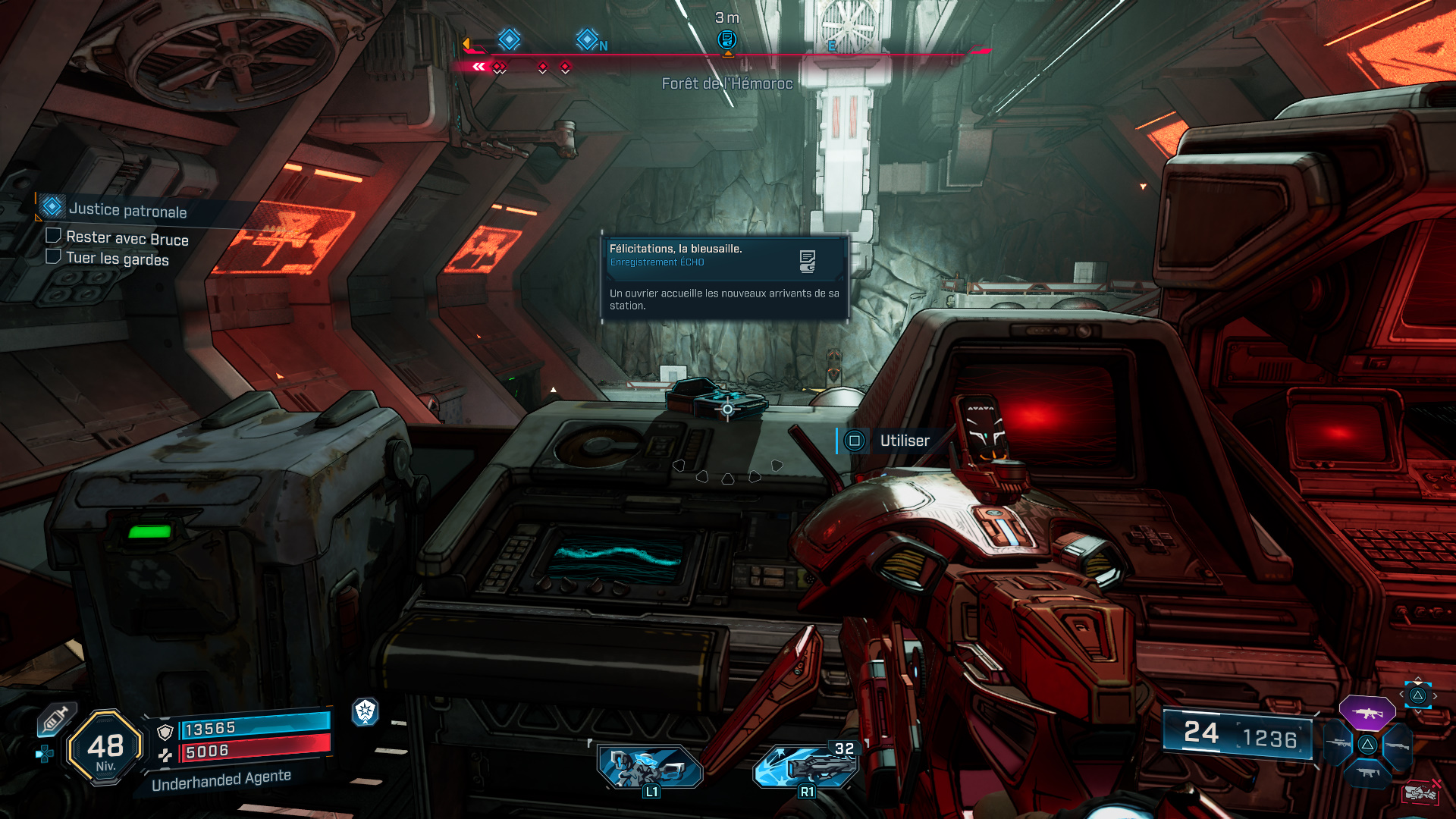Open the Félicitations, la bleusaille ECHO tooltip

724,277
